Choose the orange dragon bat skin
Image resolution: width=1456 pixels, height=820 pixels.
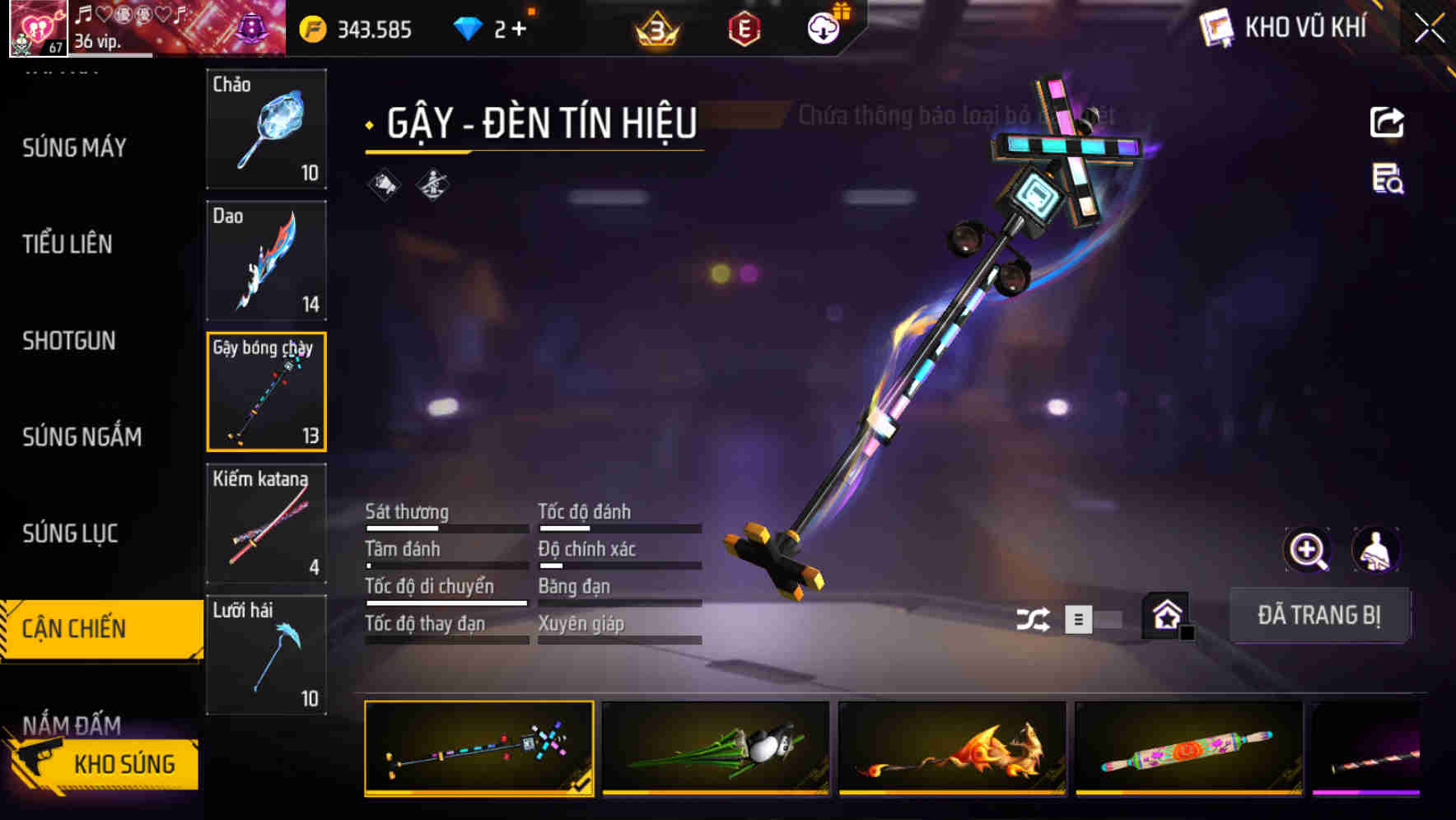click(x=952, y=748)
